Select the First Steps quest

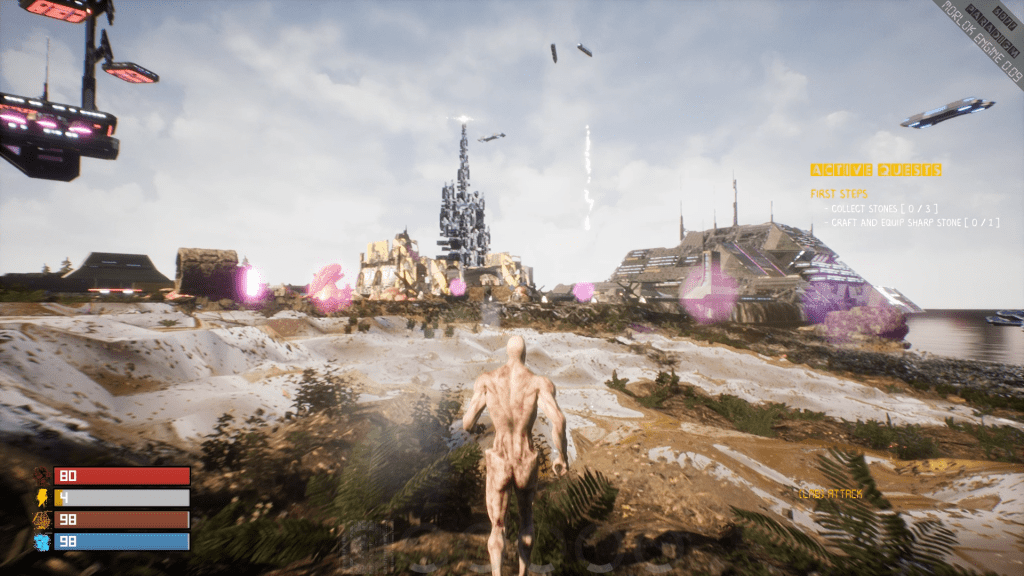click(x=839, y=194)
